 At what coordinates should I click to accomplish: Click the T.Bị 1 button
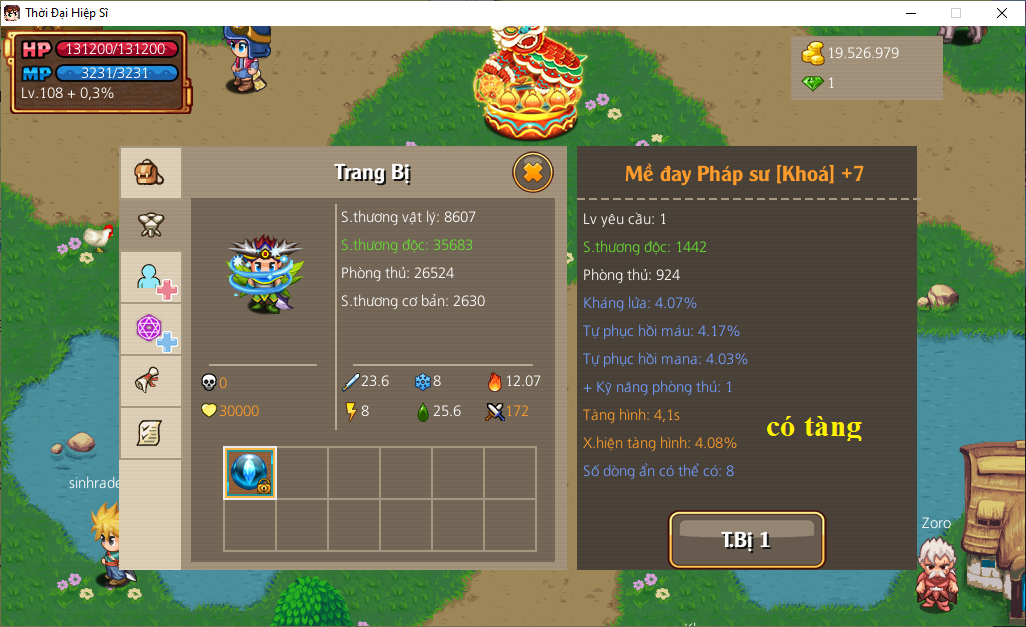pos(746,540)
